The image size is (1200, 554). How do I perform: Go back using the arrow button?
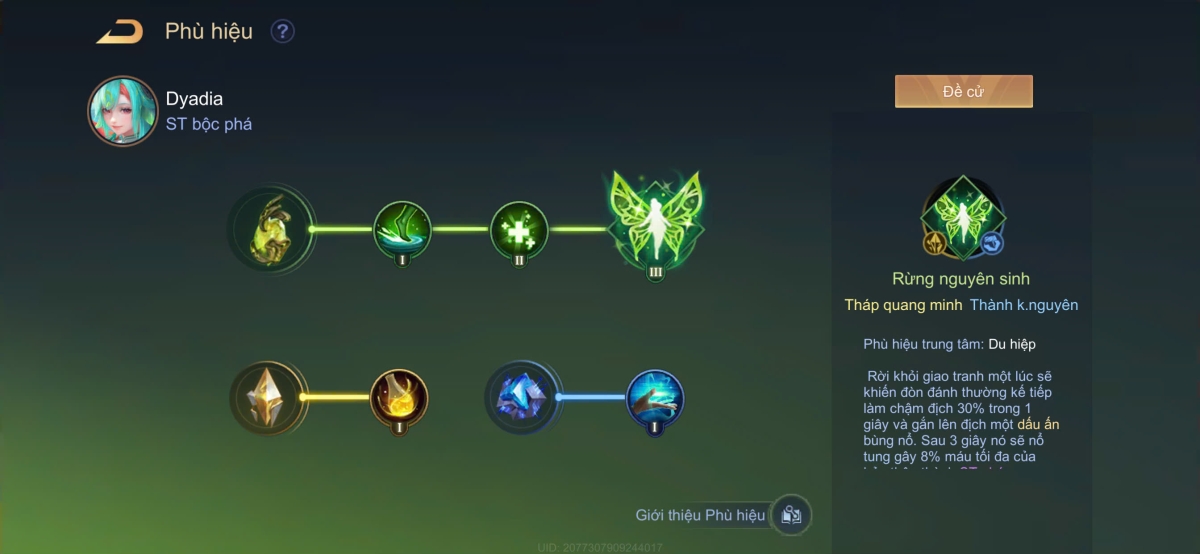tap(119, 32)
